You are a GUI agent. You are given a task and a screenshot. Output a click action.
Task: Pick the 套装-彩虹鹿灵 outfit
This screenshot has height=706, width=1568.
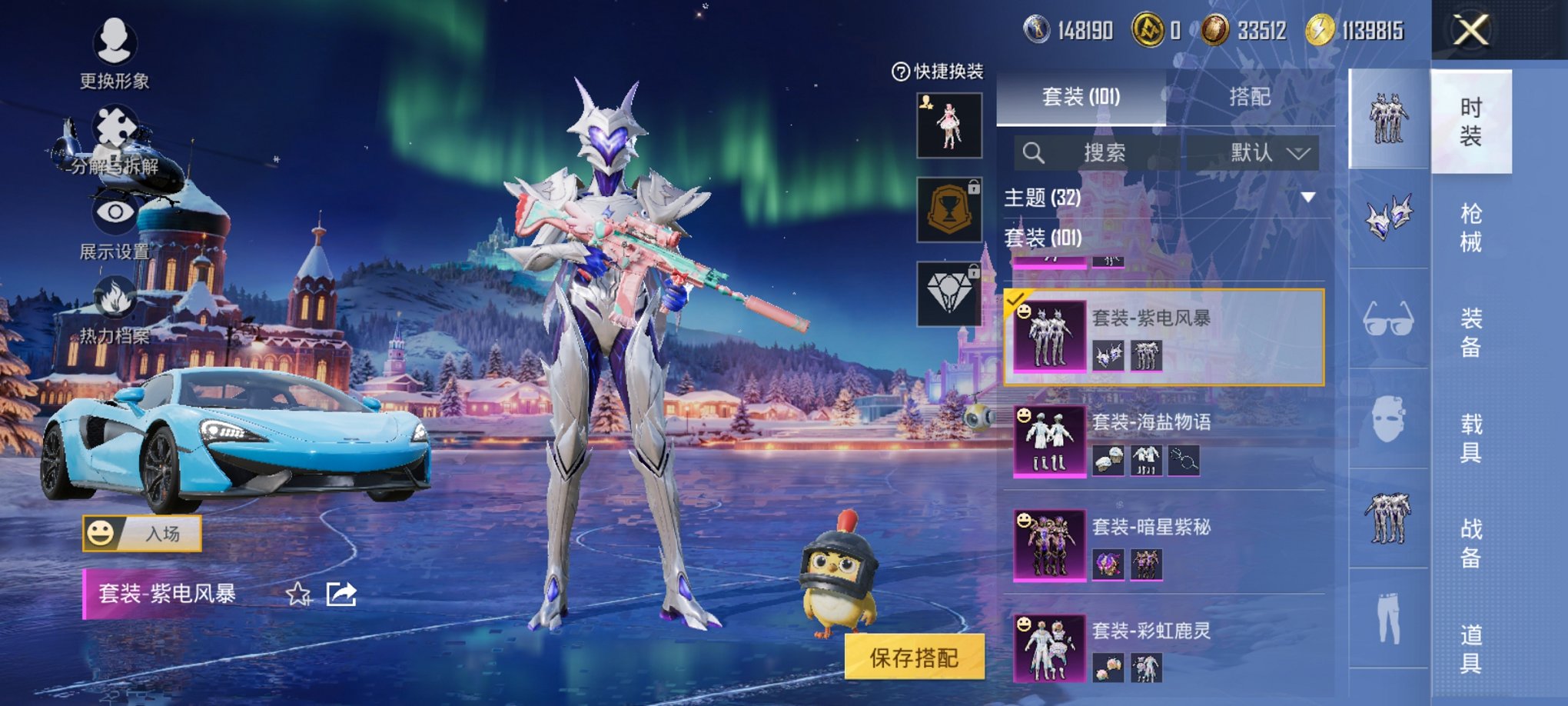[x=1164, y=650]
